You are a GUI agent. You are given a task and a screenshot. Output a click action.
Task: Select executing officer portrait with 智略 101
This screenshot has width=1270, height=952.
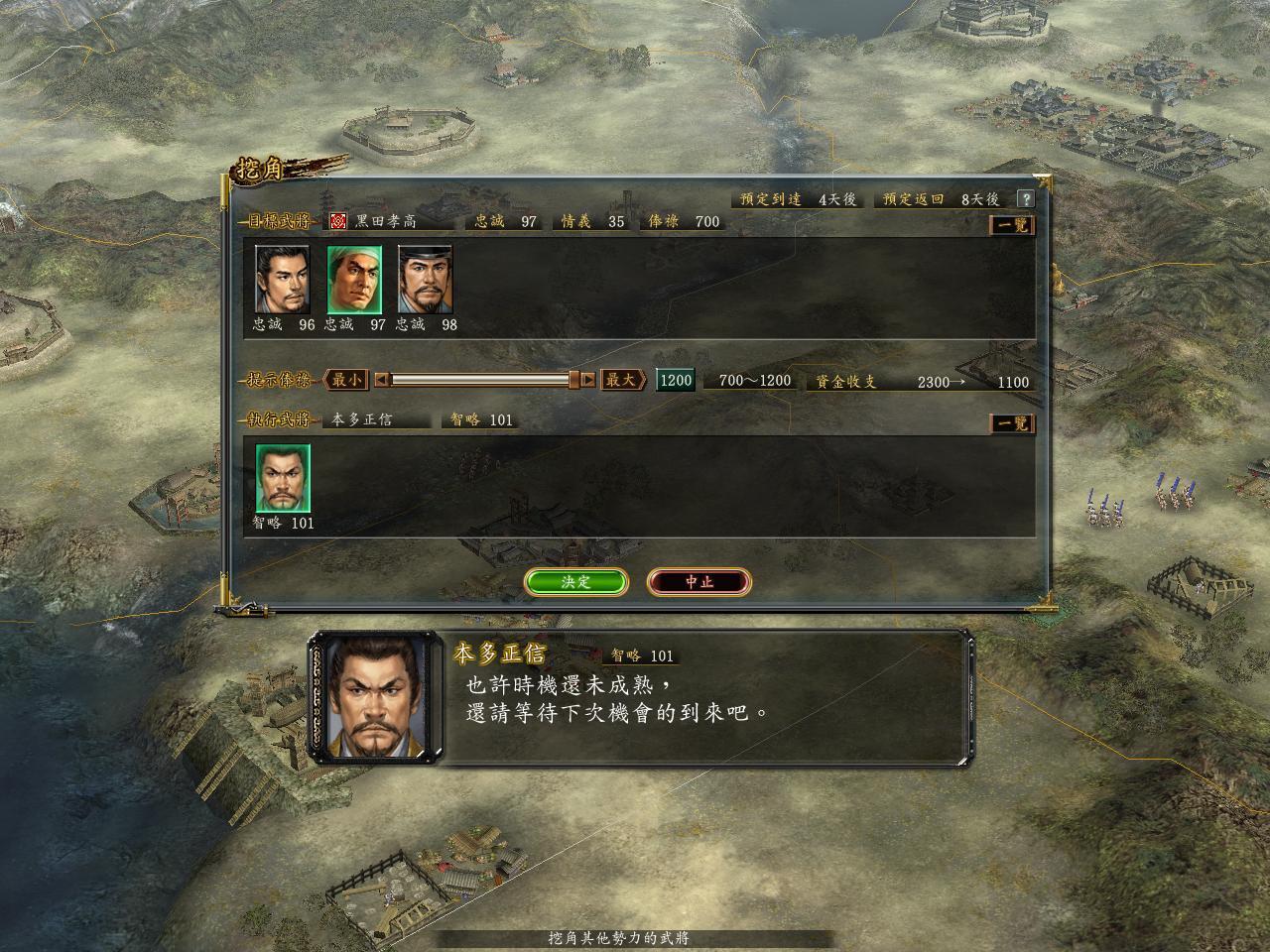[283, 478]
